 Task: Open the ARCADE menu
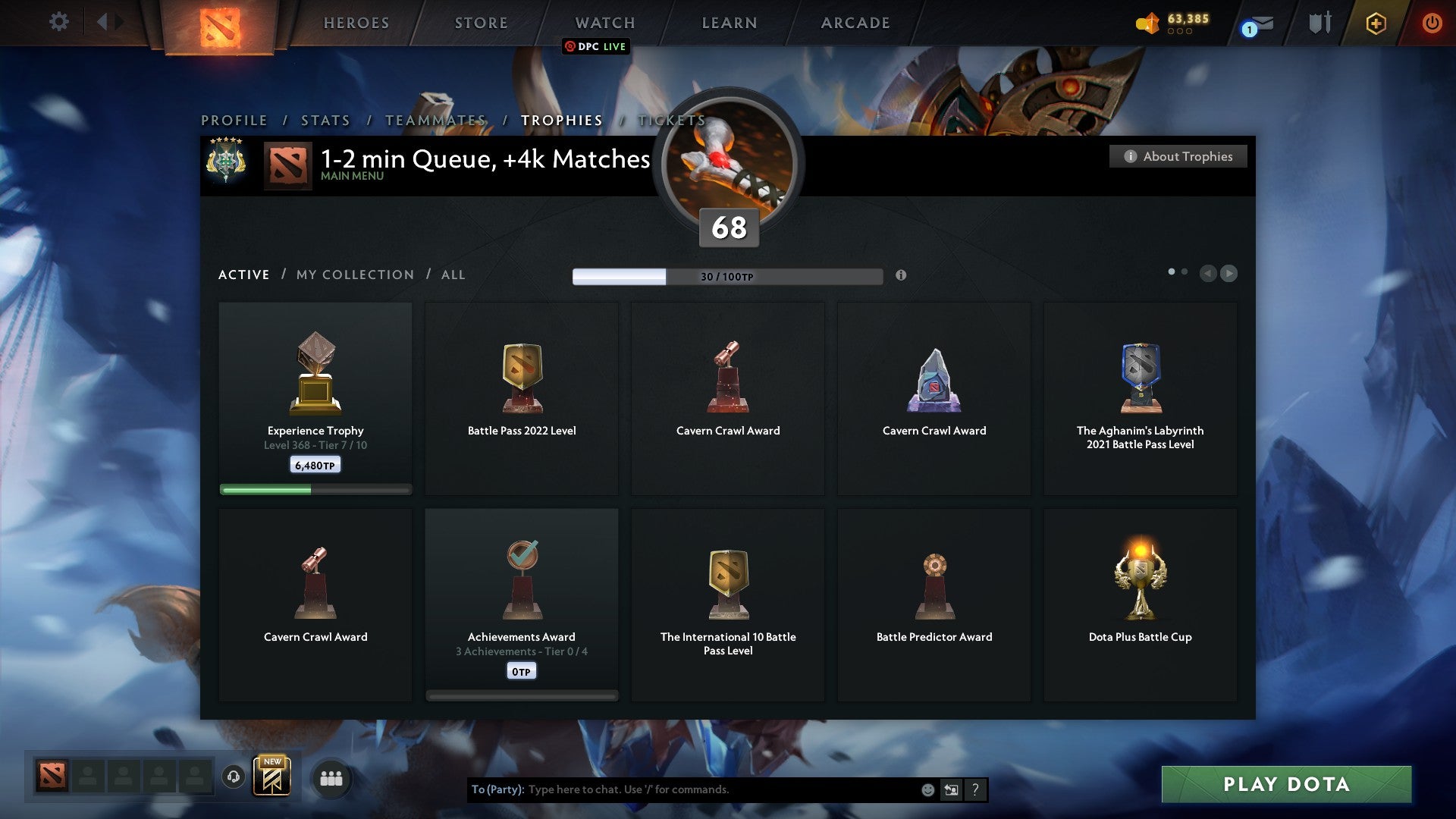[855, 23]
